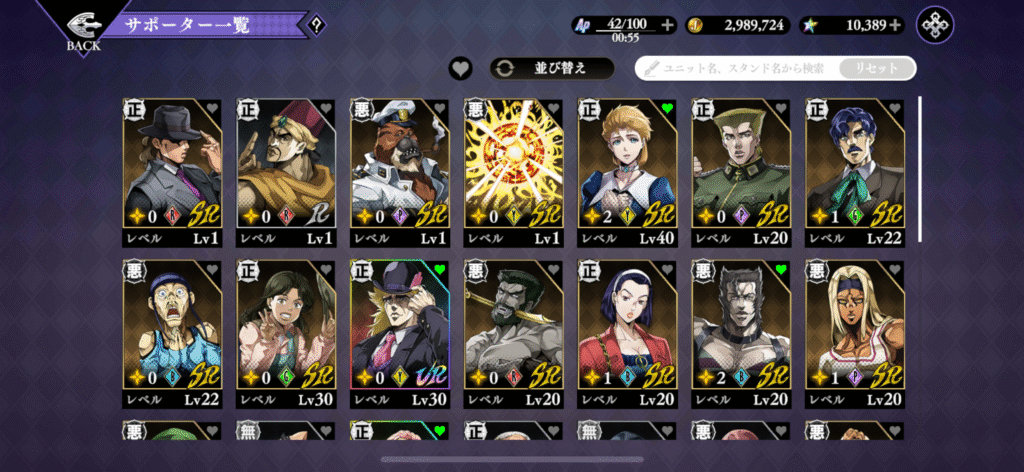1024x472 pixels.
Task: Select the blonde woman Lv40 card
Action: click(627, 172)
